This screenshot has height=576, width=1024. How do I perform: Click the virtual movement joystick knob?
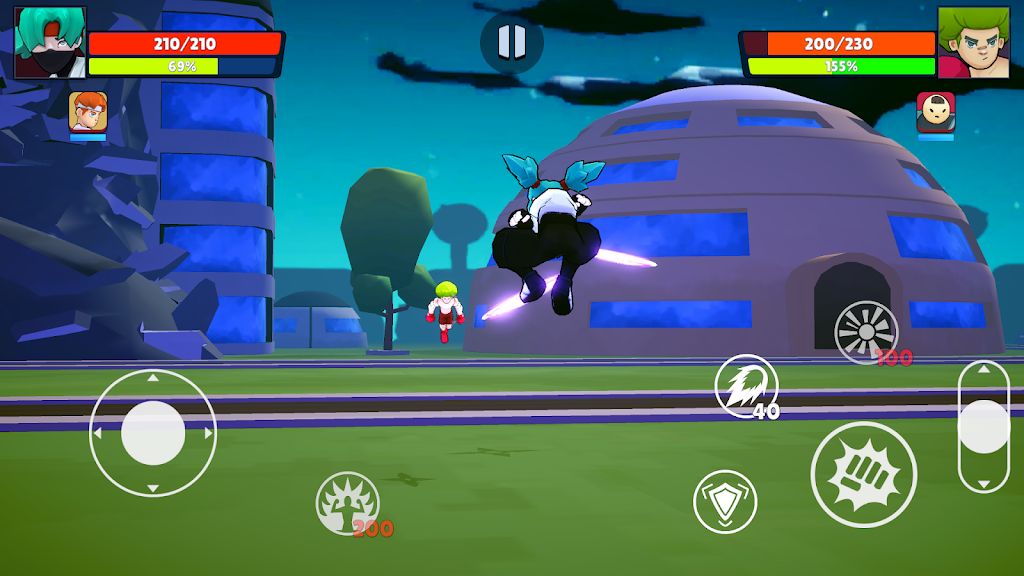pos(153,432)
